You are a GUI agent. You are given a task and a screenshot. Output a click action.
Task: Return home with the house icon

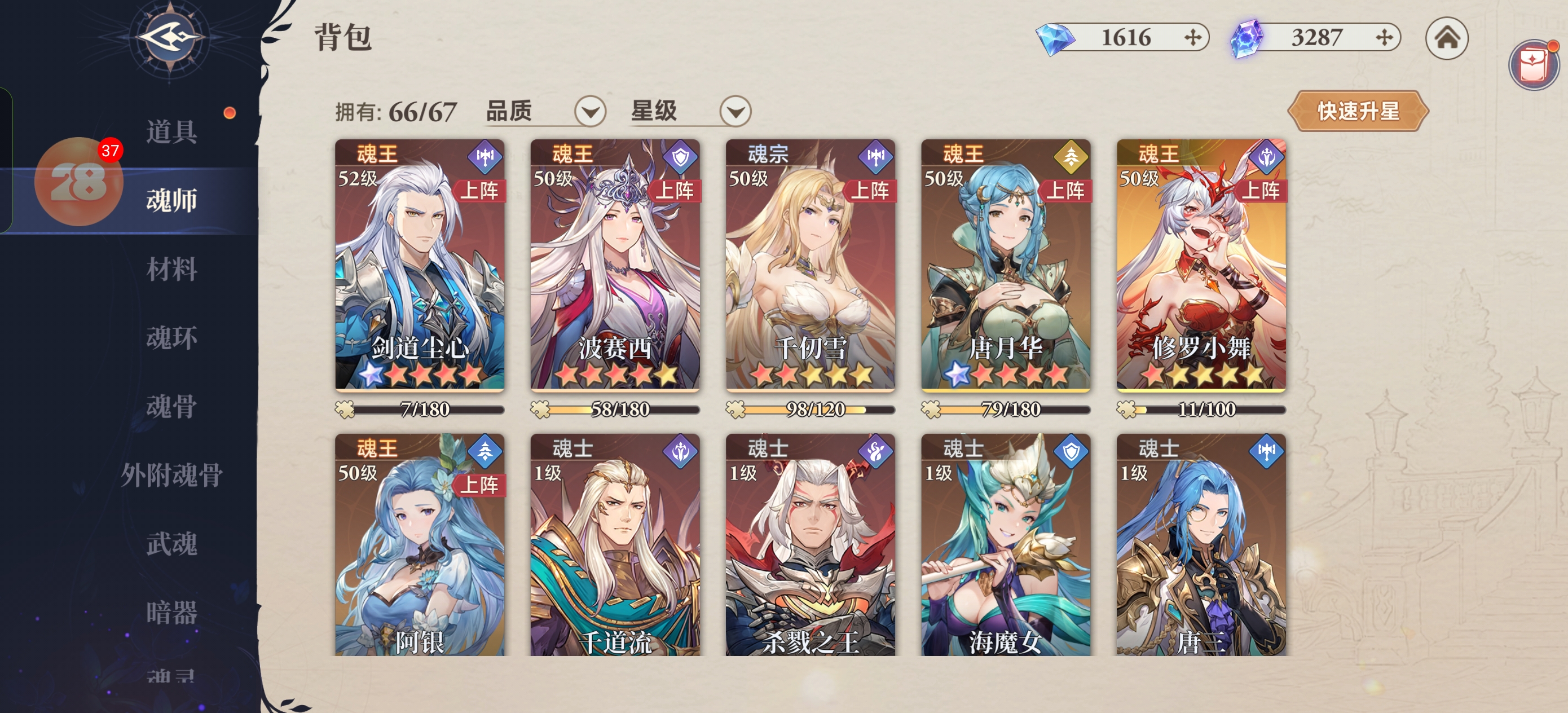click(1447, 38)
